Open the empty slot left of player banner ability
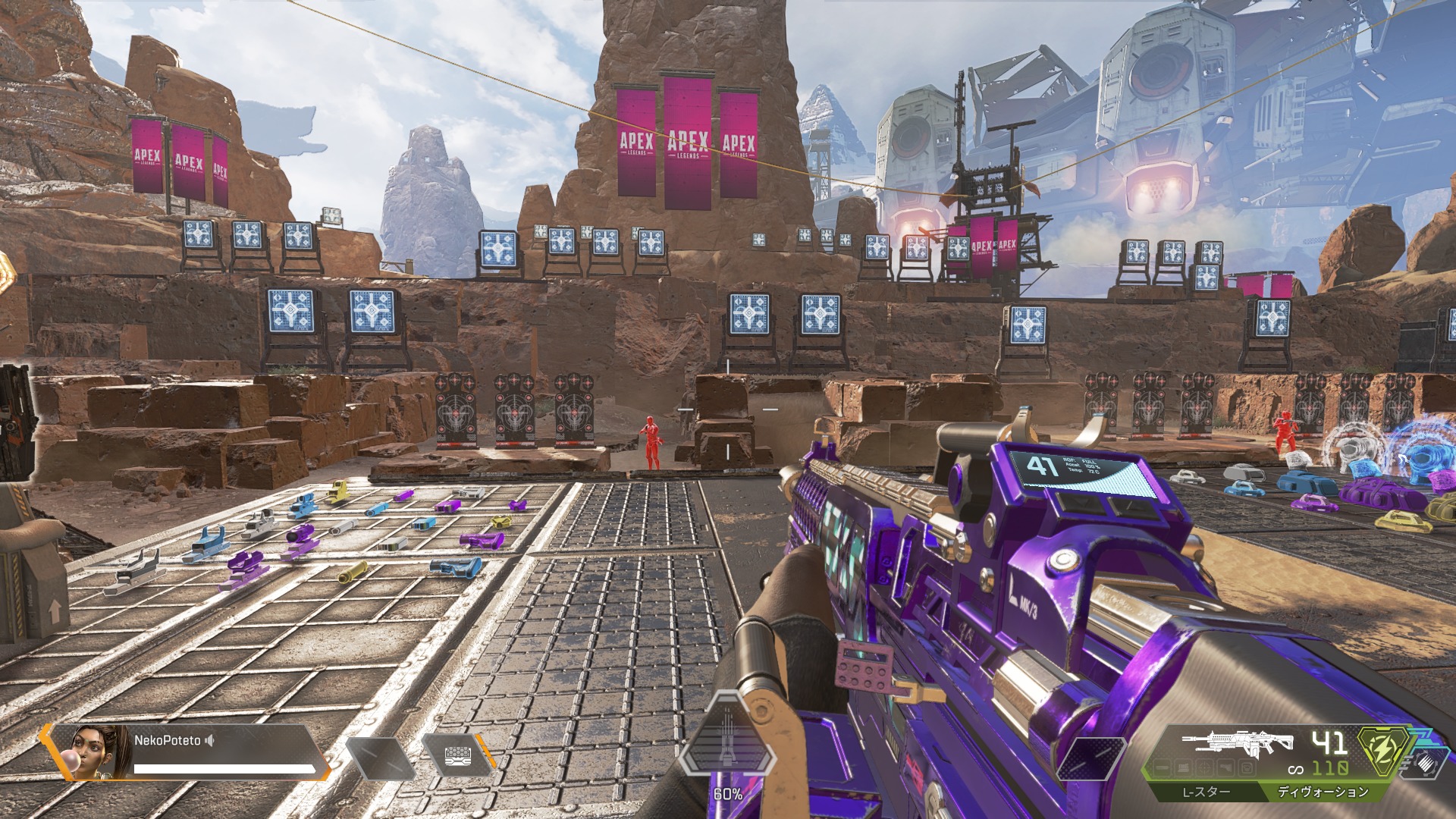 (x=381, y=757)
